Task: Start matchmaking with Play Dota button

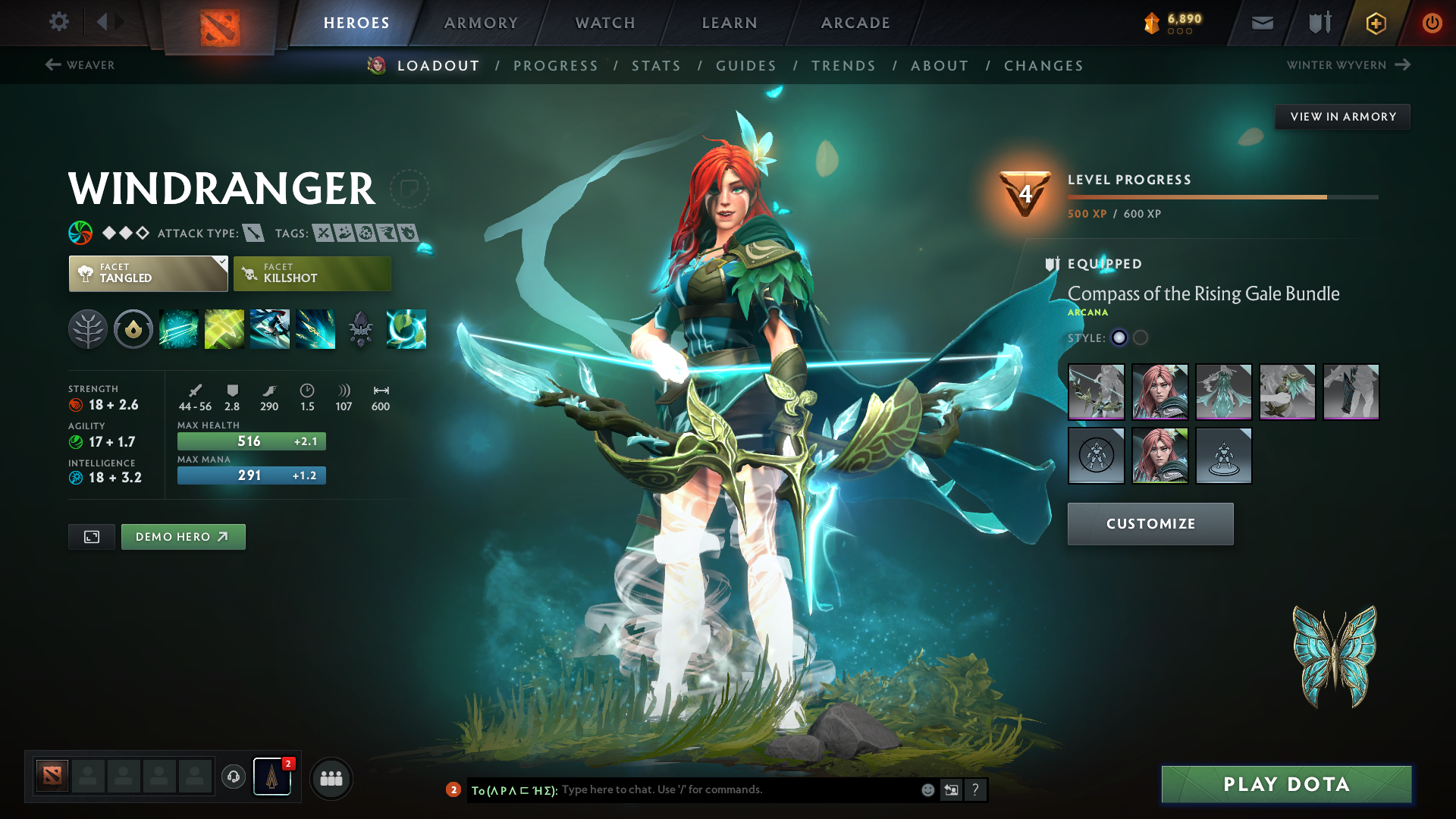Action: [1286, 784]
